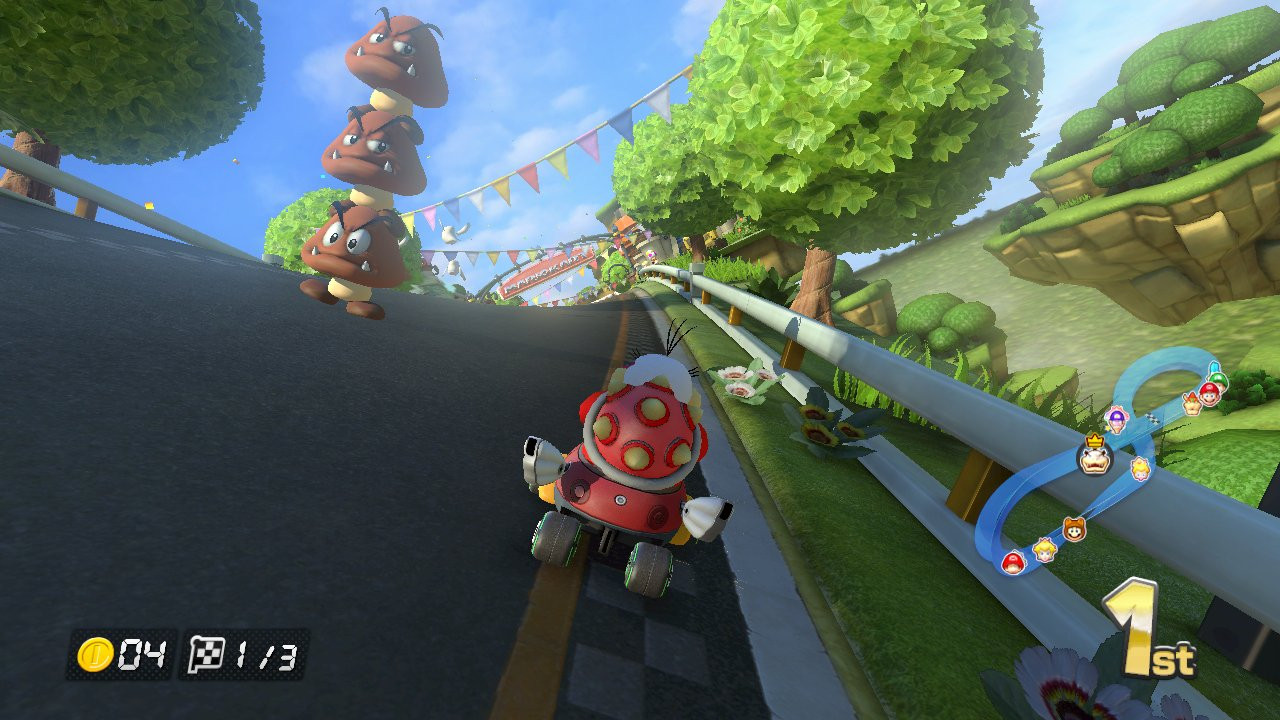Select the Tanooki Mario icon on the minimap

tap(1074, 530)
